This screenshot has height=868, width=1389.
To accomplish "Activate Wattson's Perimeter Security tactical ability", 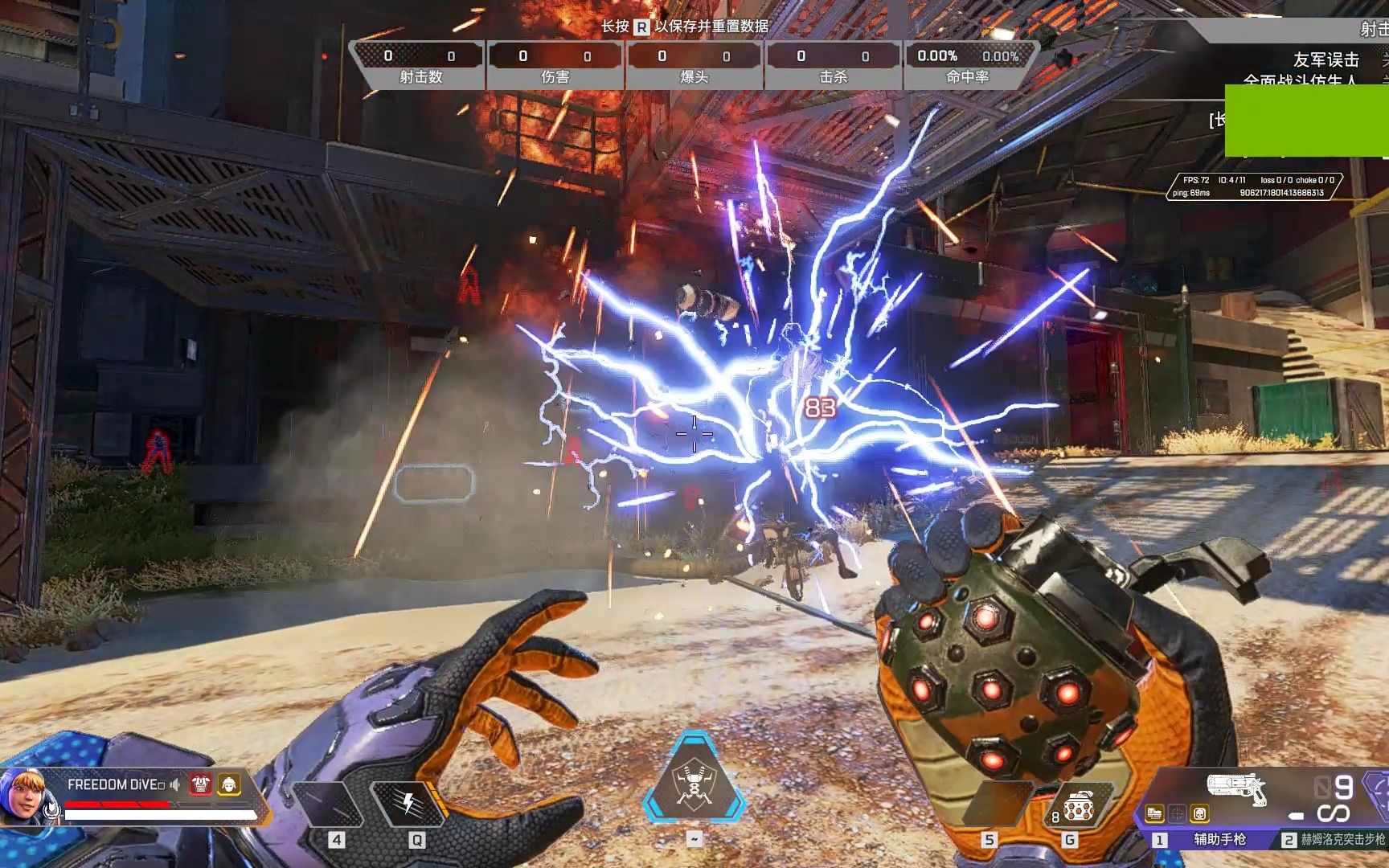I will tap(408, 802).
